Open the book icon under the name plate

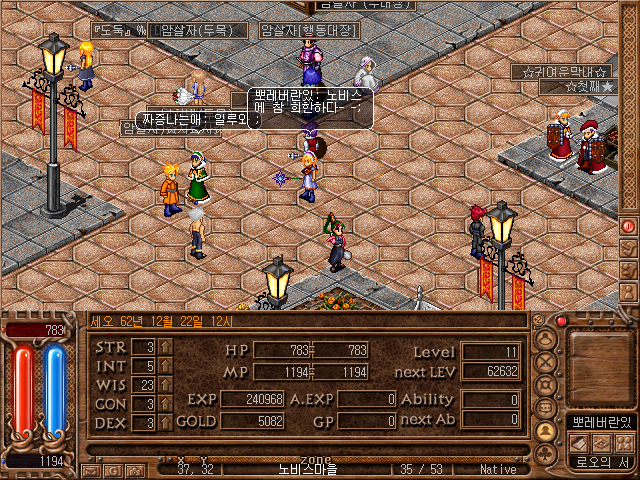coord(577,442)
